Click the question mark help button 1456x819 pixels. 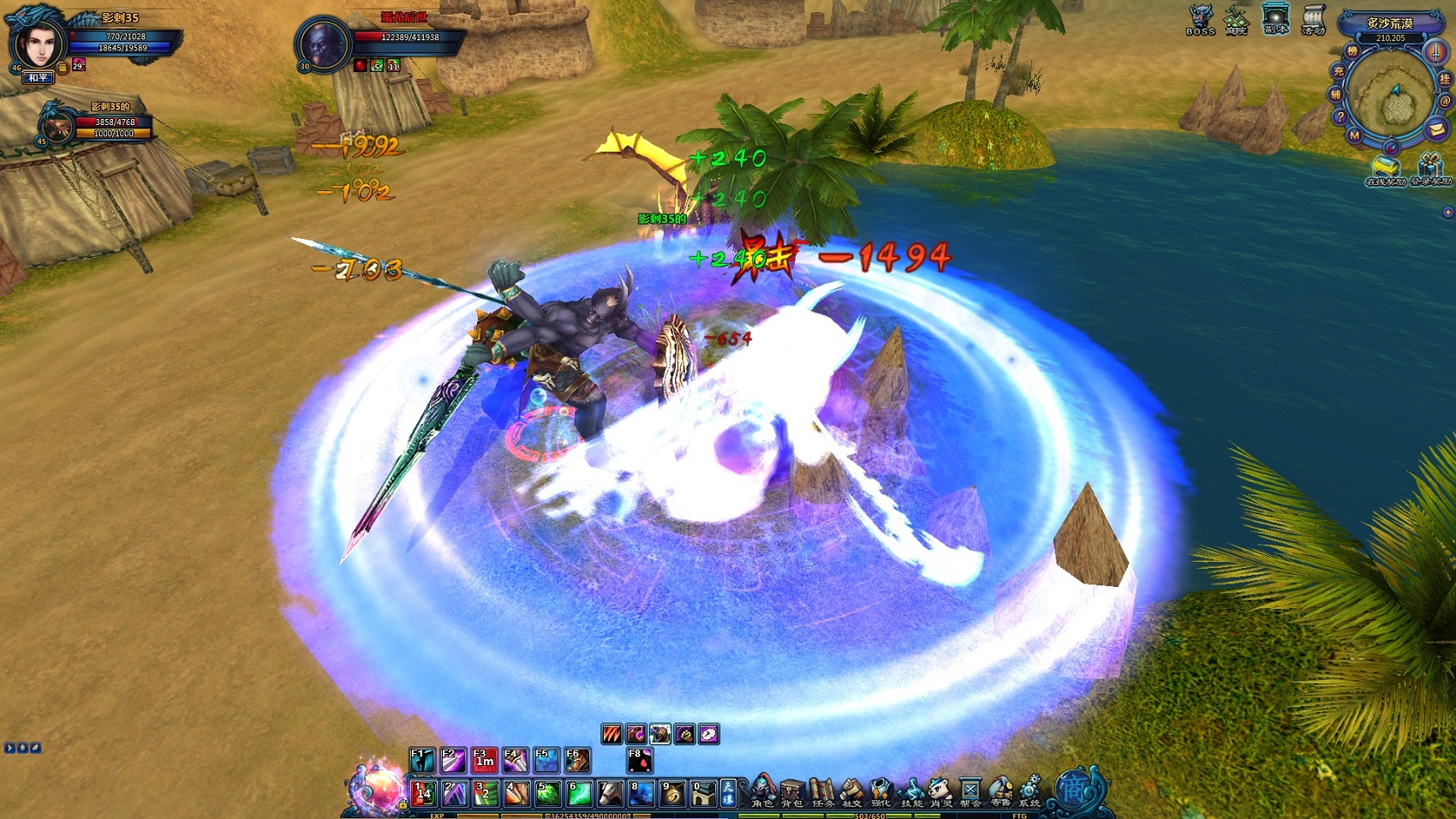(x=1340, y=117)
